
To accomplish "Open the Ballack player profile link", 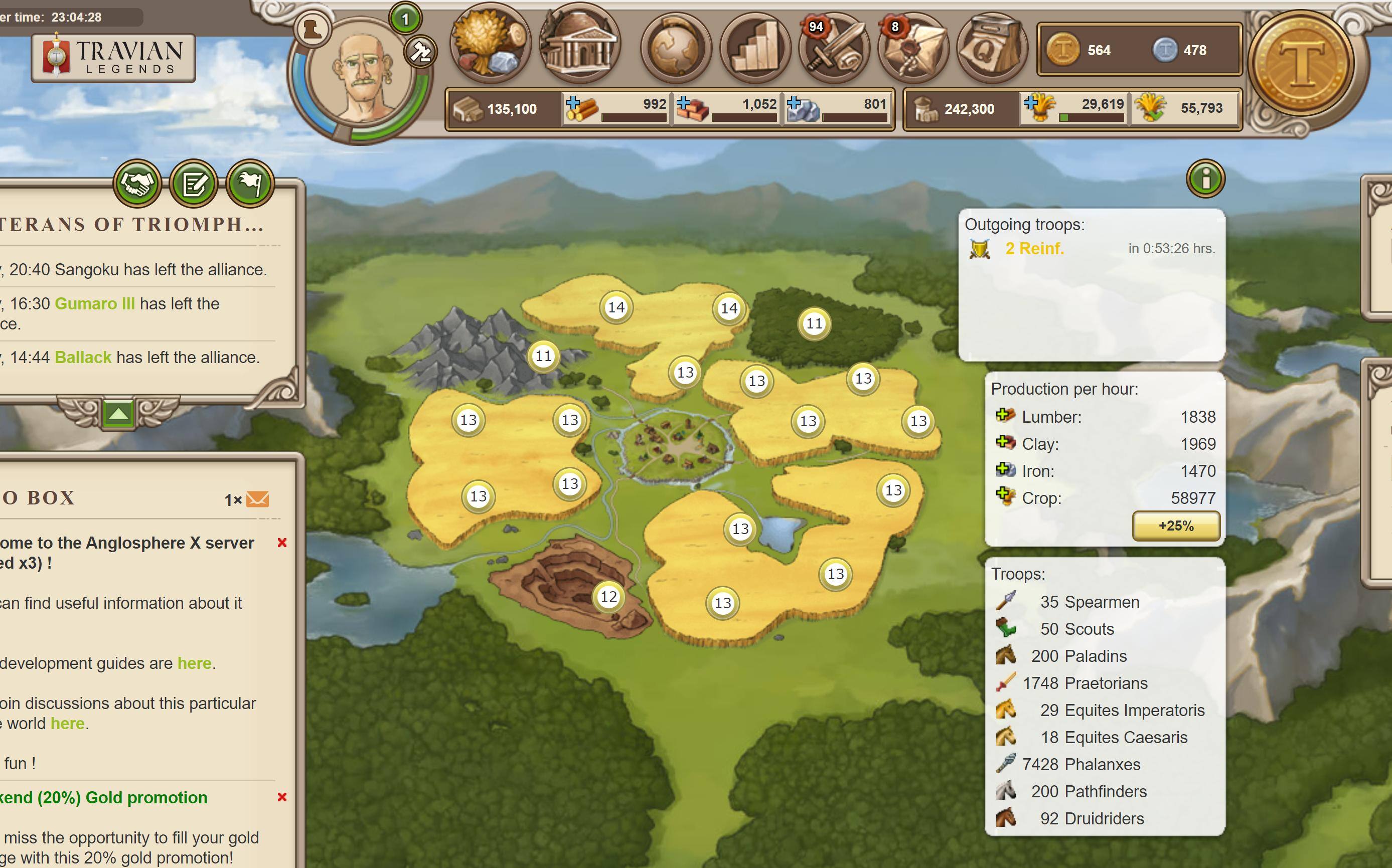I will (83, 358).
